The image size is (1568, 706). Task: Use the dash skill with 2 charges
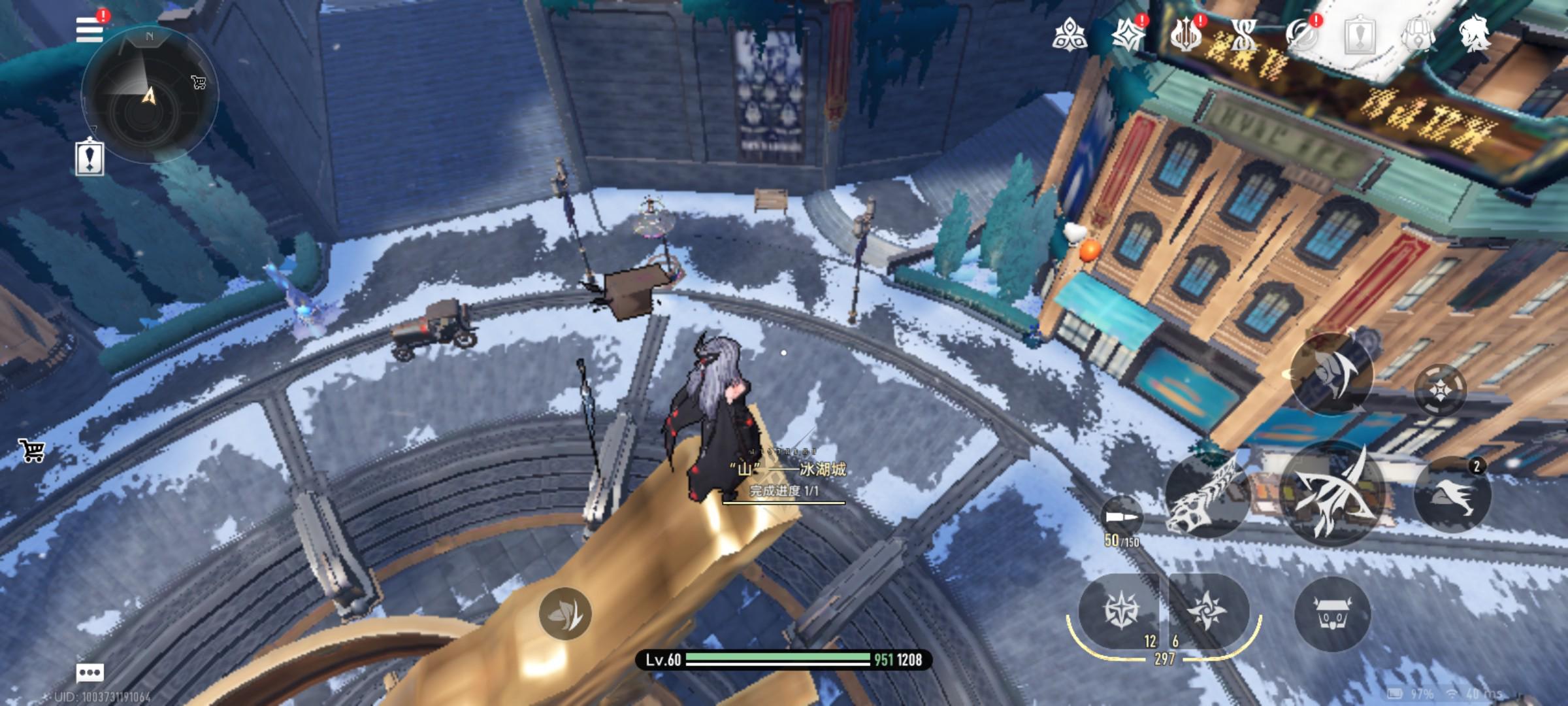tap(1452, 495)
